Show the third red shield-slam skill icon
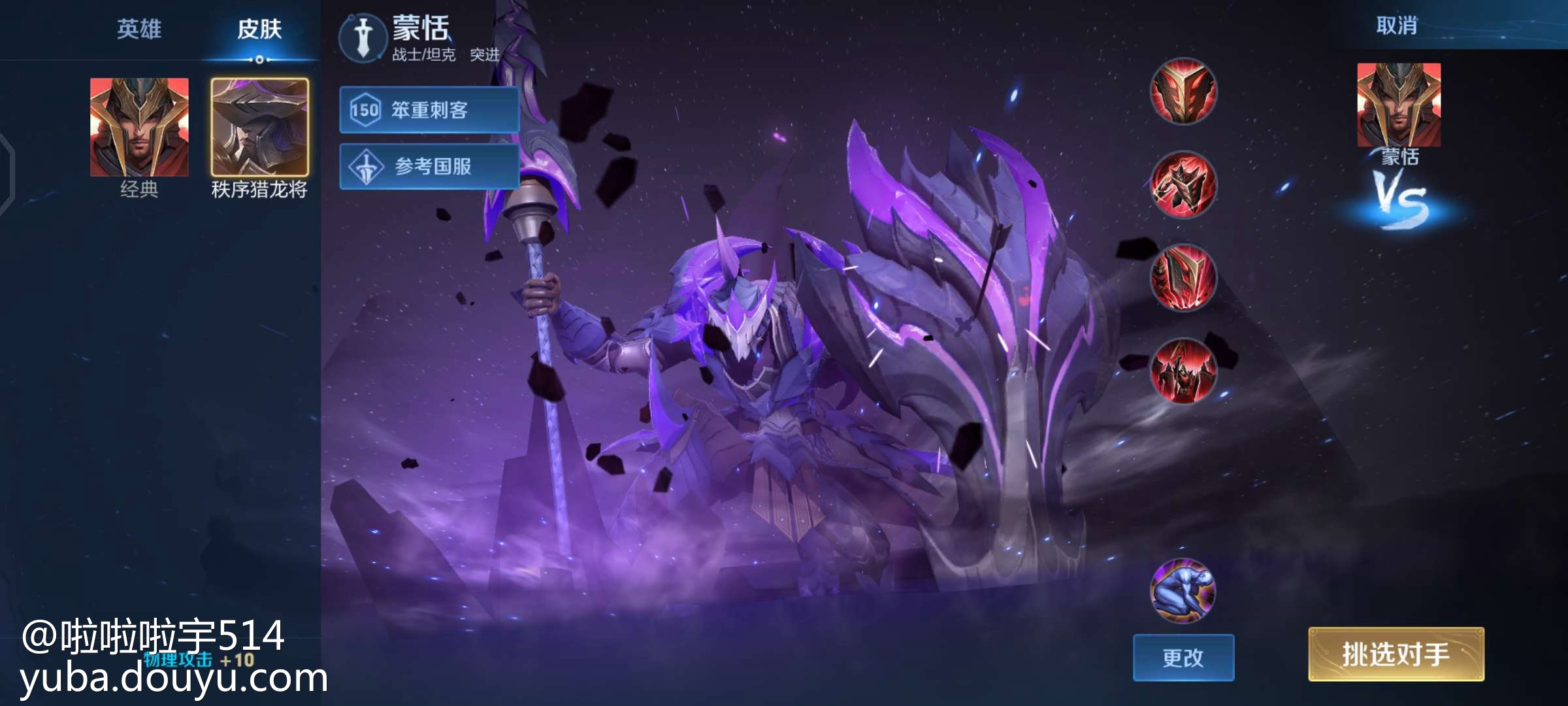 click(x=1183, y=278)
